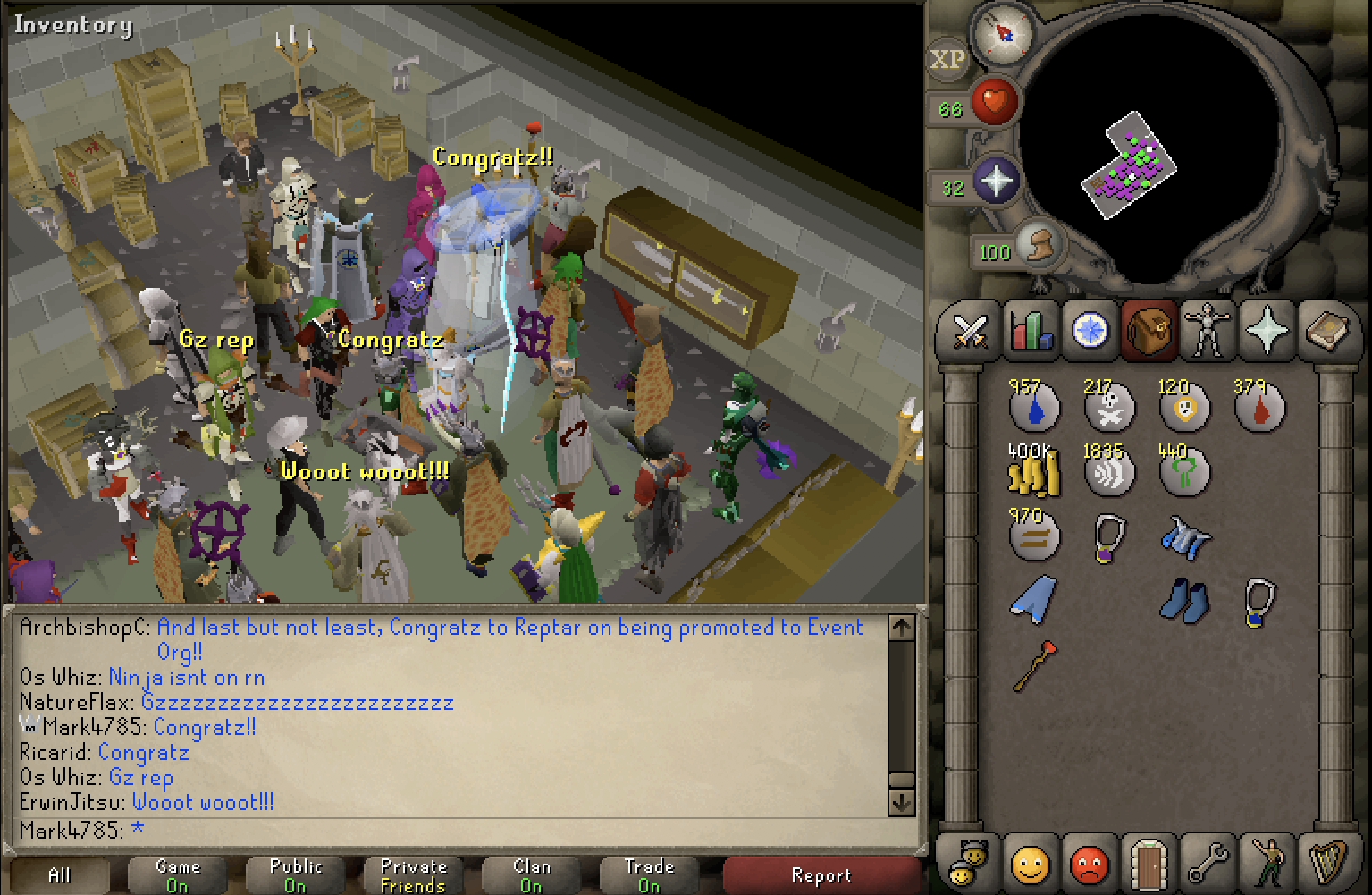Toggle the XP drops button
Viewport: 1372px width, 895px height.
(947, 60)
